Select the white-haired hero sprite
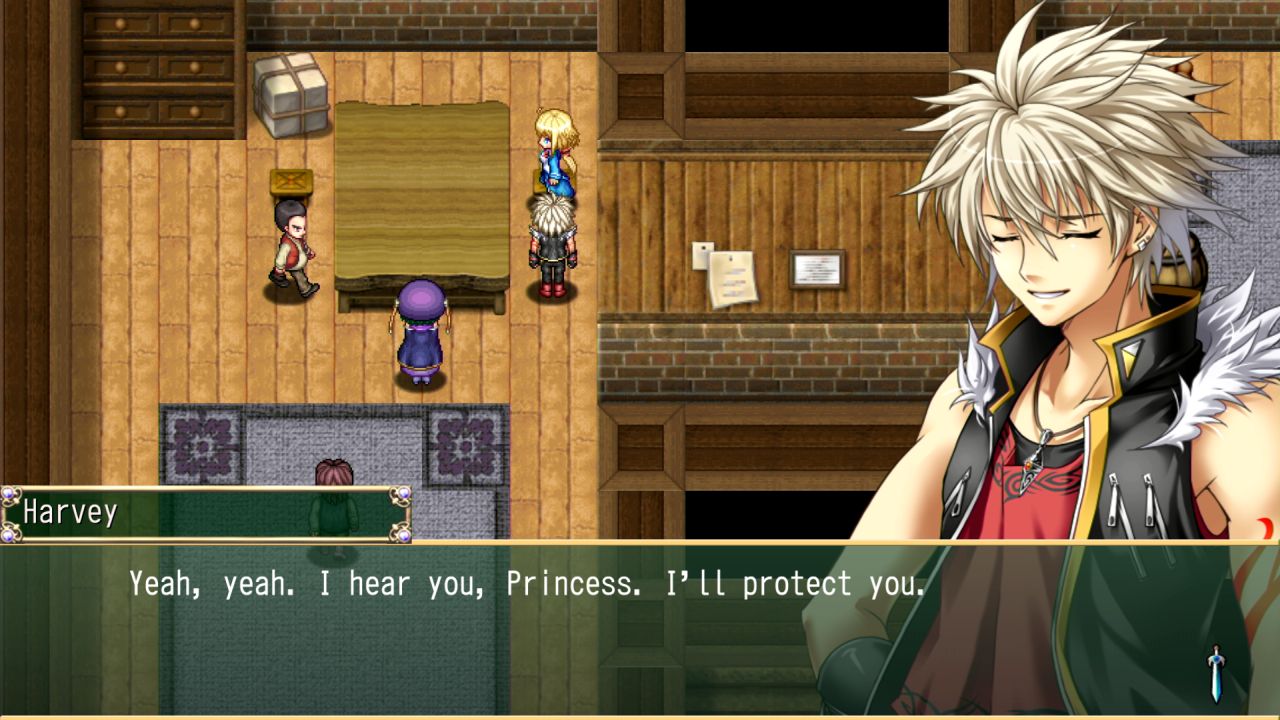Viewport: 1280px width, 720px height. (x=553, y=245)
